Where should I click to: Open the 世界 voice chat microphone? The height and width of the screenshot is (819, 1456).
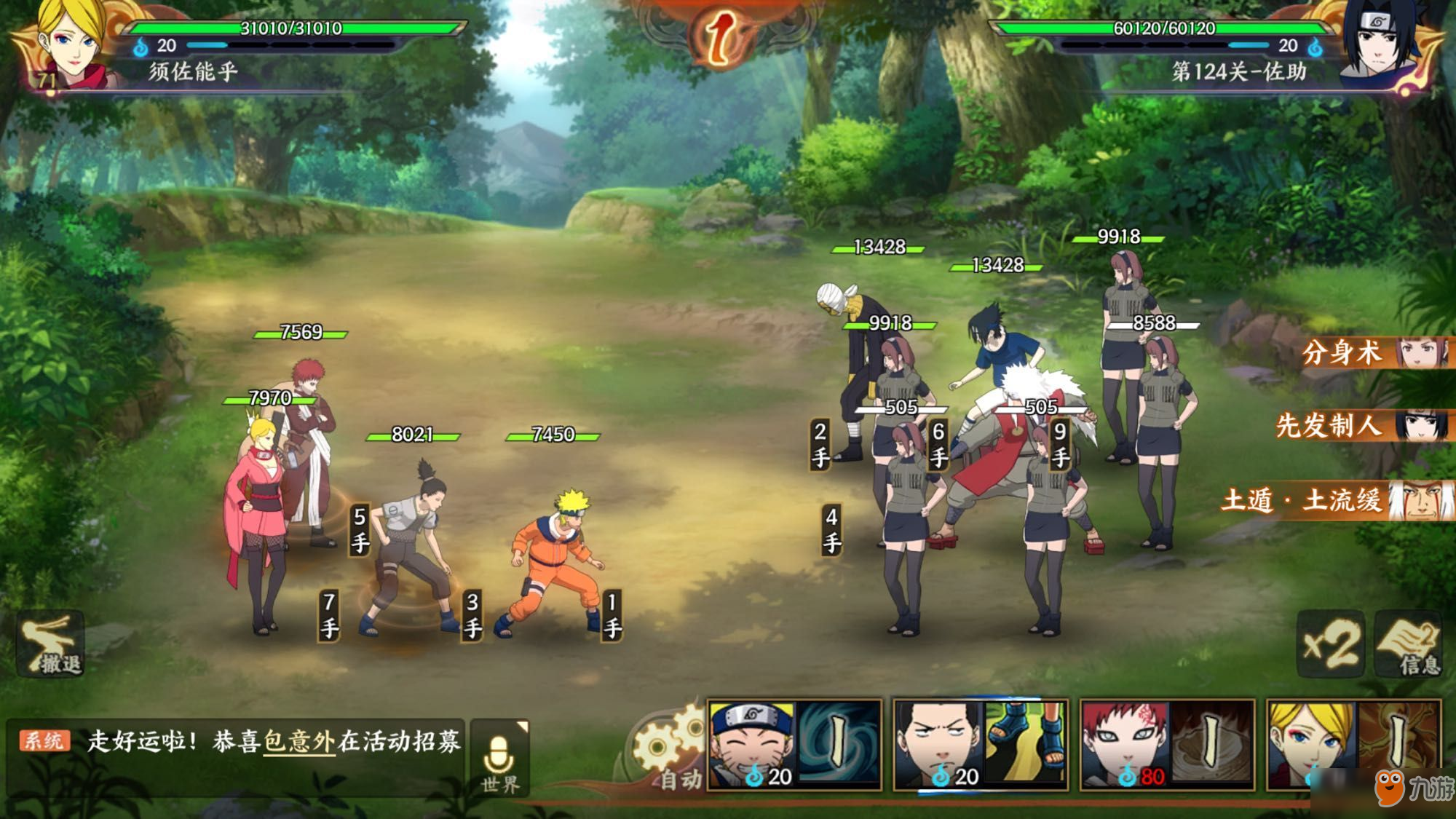(x=499, y=759)
